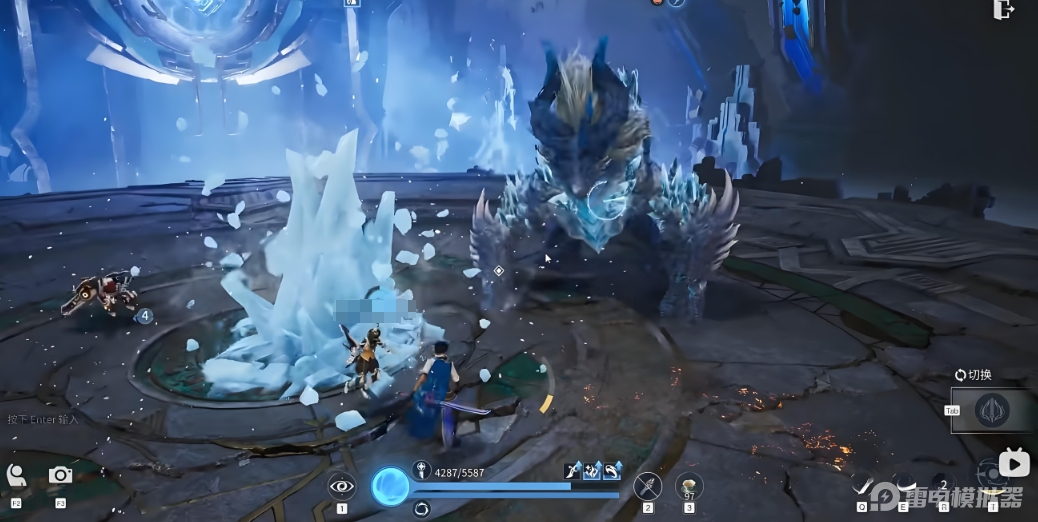Image resolution: width=1038 pixels, height=522 pixels.
Task: Click the video player logo overlay
Action: pyautogui.click(x=1014, y=463)
